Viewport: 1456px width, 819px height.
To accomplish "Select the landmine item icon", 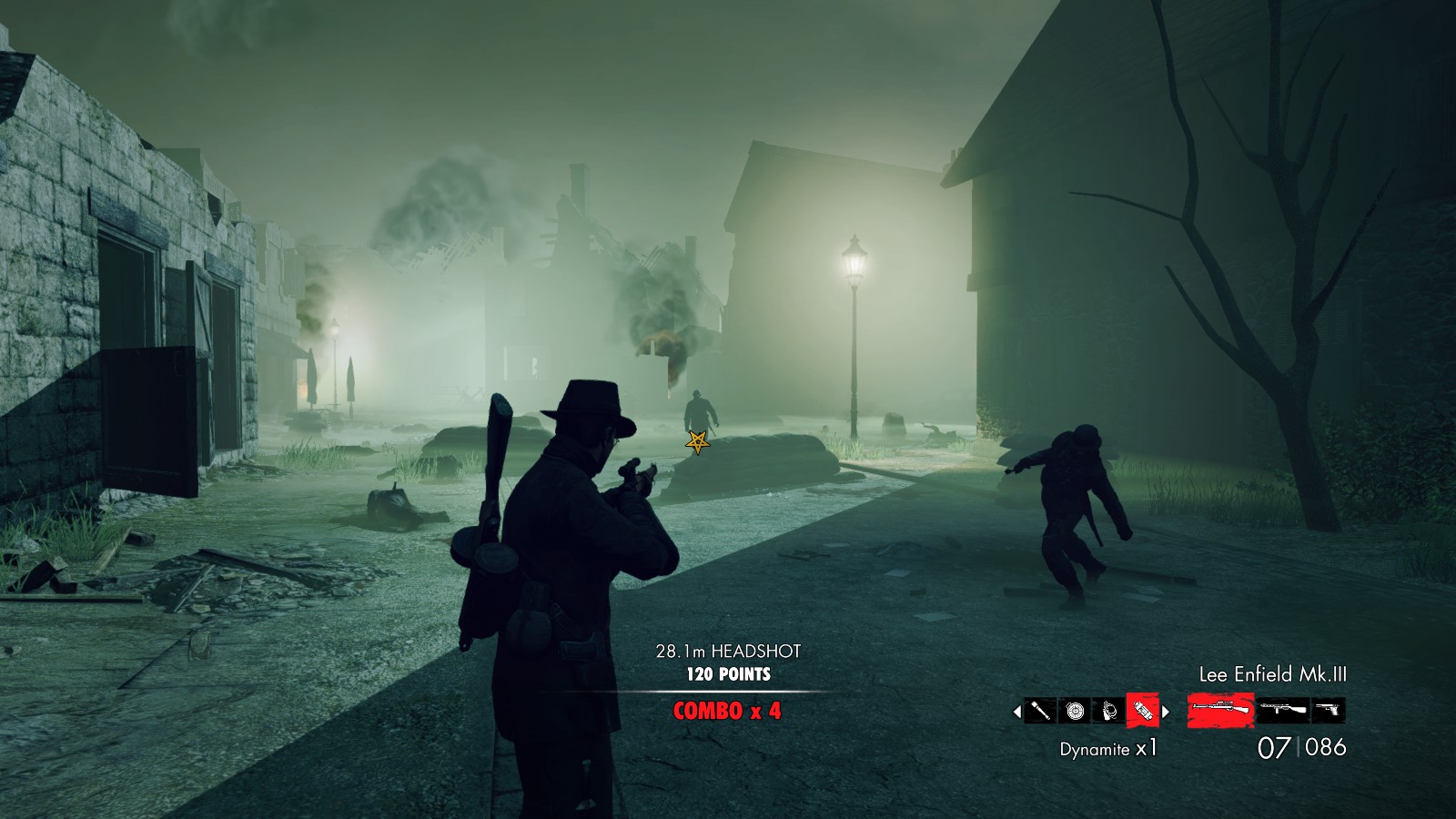I will coord(1074,710).
